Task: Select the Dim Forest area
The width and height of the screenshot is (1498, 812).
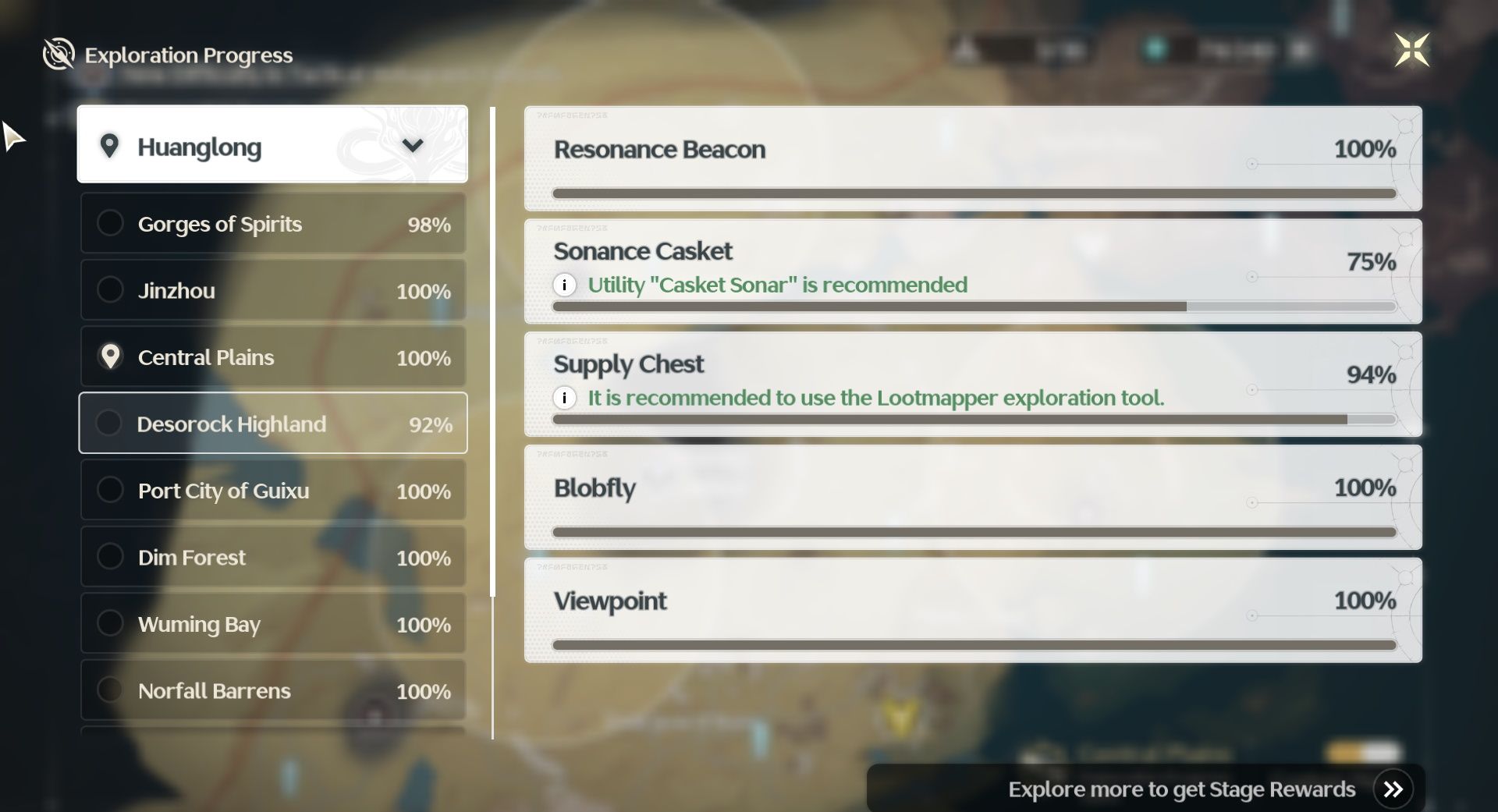Action: point(272,557)
